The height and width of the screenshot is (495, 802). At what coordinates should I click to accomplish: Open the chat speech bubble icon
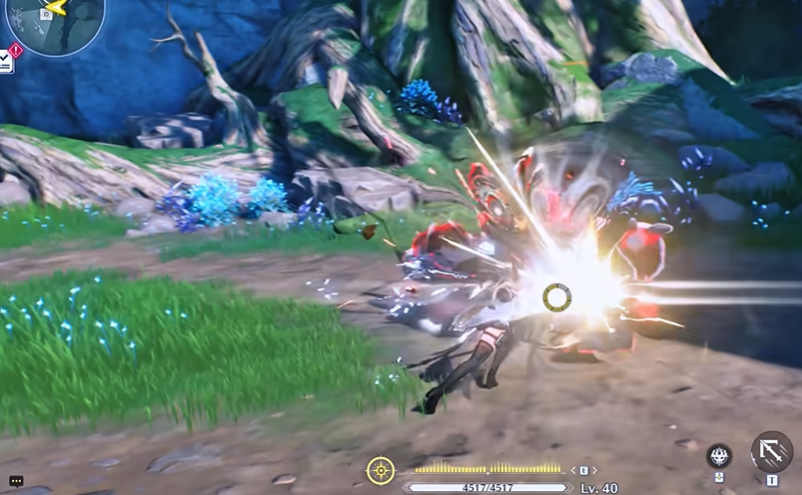(16, 481)
